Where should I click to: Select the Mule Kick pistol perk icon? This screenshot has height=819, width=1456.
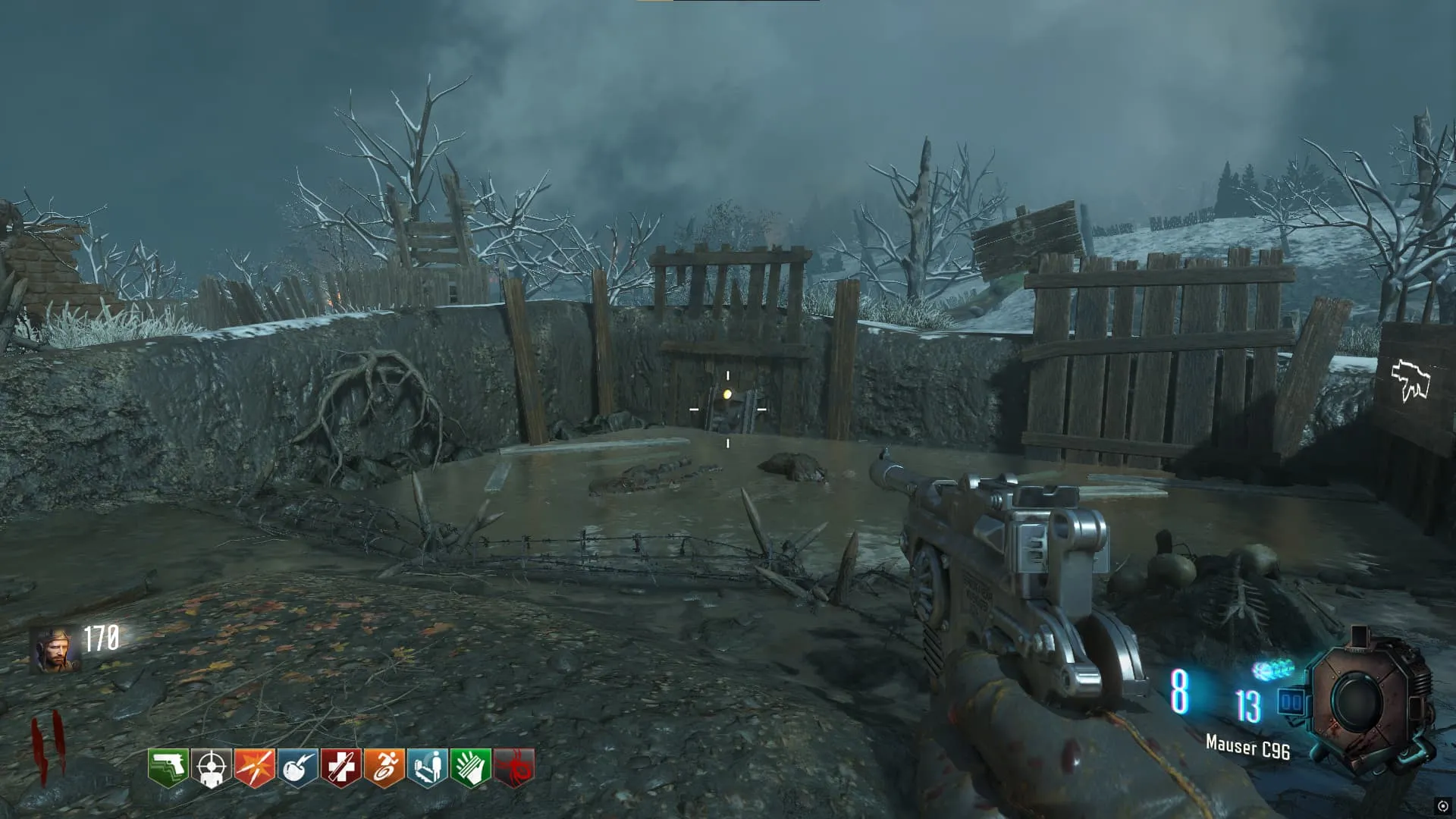pyautogui.click(x=168, y=768)
